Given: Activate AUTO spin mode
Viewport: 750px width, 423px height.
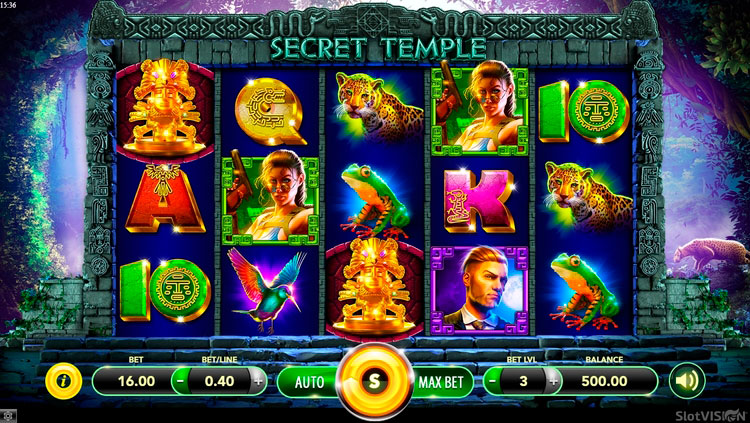Looking at the screenshot, I should (310, 381).
